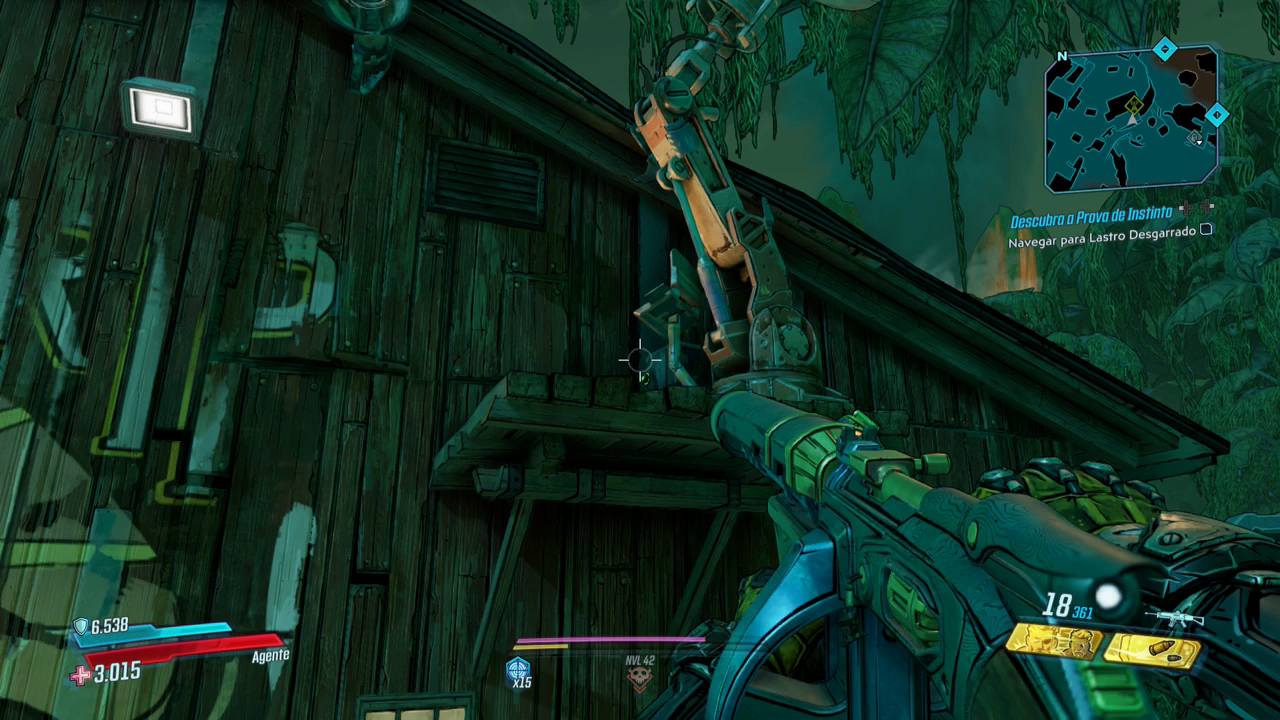
Task: Open the minimap in the corner
Action: coord(1130,120)
